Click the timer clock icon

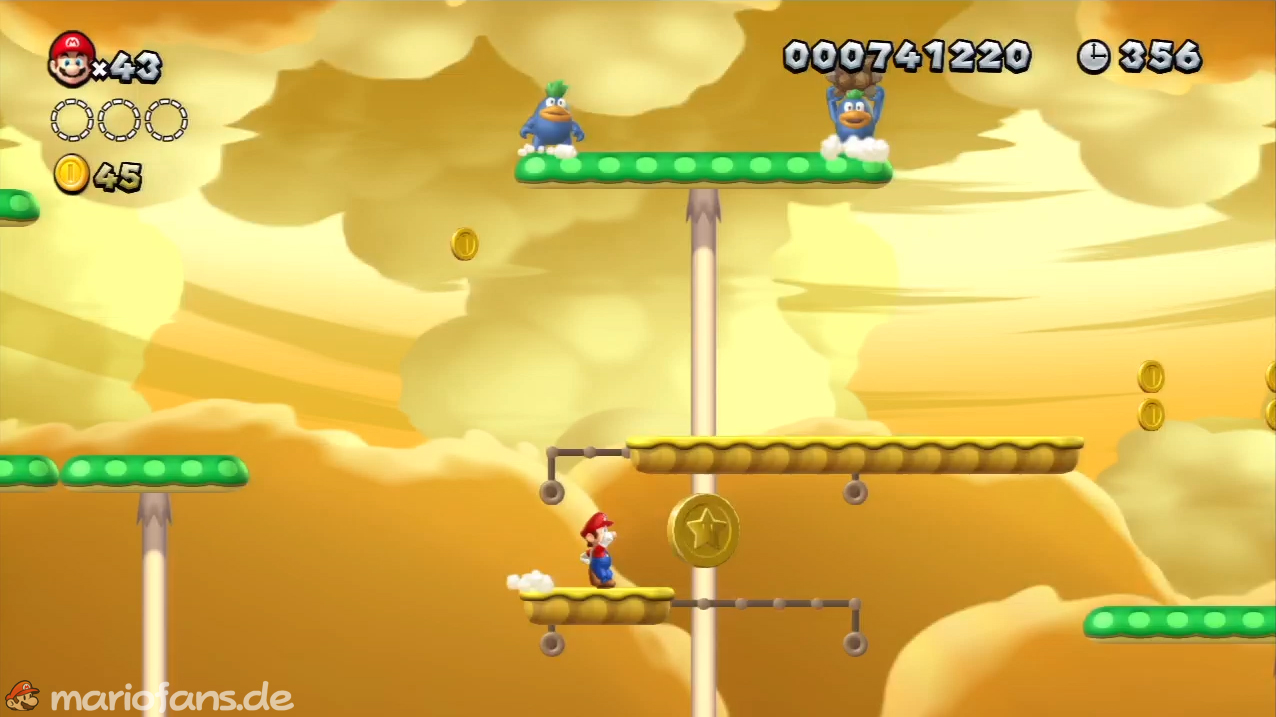[x=1093, y=56]
